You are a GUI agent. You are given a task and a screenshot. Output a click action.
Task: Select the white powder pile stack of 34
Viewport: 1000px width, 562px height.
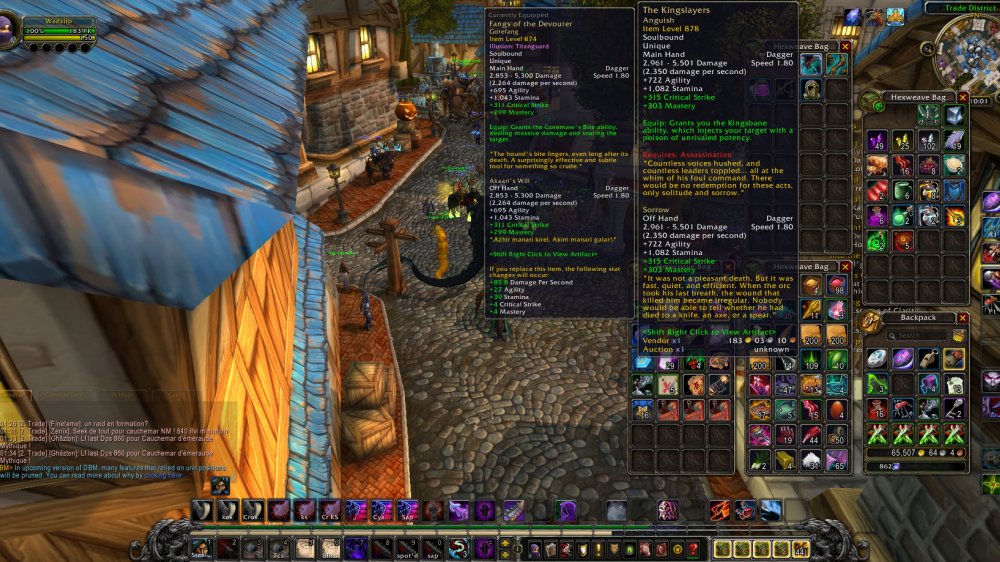tap(810, 460)
